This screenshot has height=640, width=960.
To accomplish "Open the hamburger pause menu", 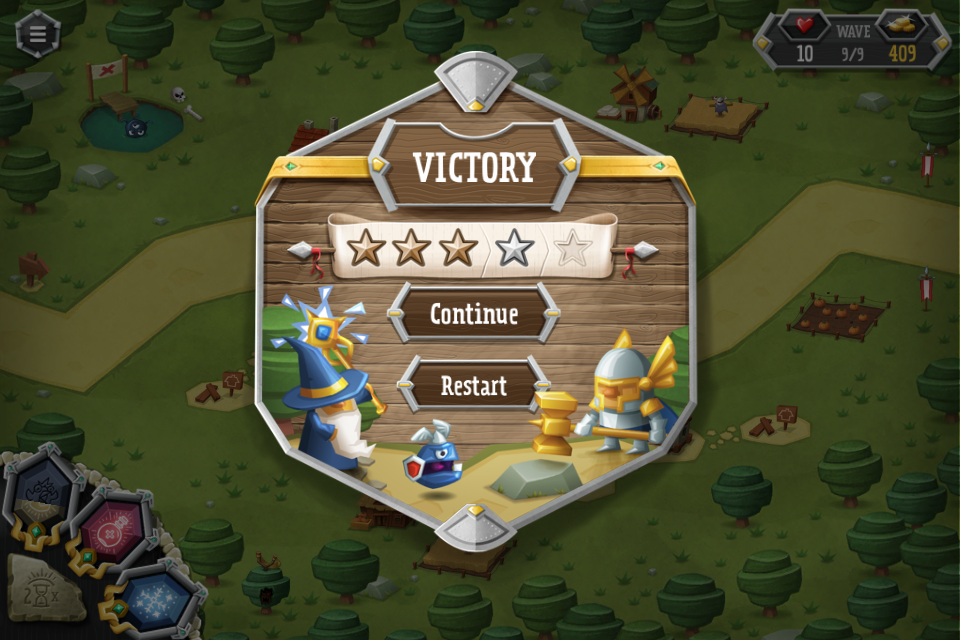I will [x=38, y=33].
